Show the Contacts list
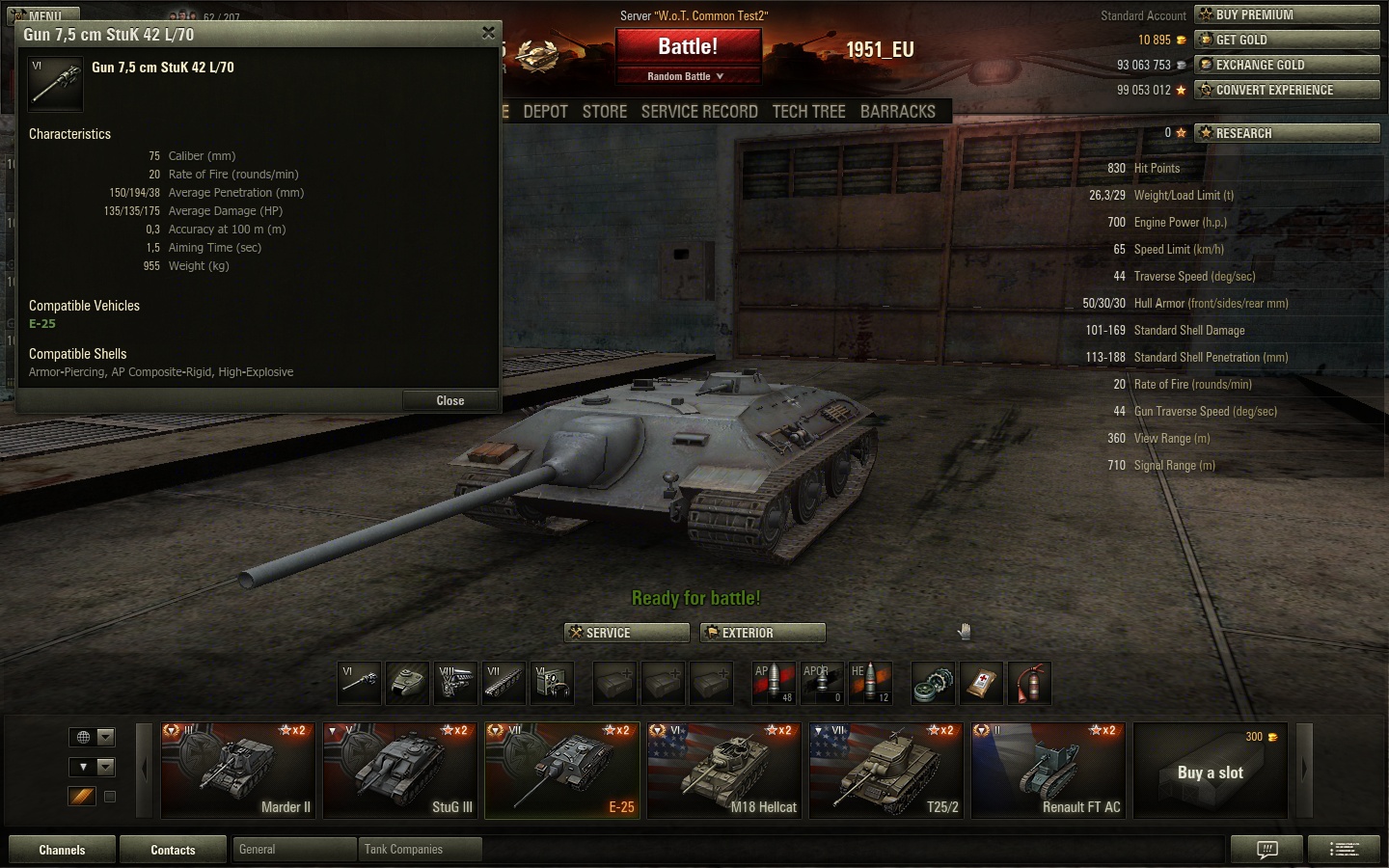Screen dimensions: 1389x868 point(173,850)
